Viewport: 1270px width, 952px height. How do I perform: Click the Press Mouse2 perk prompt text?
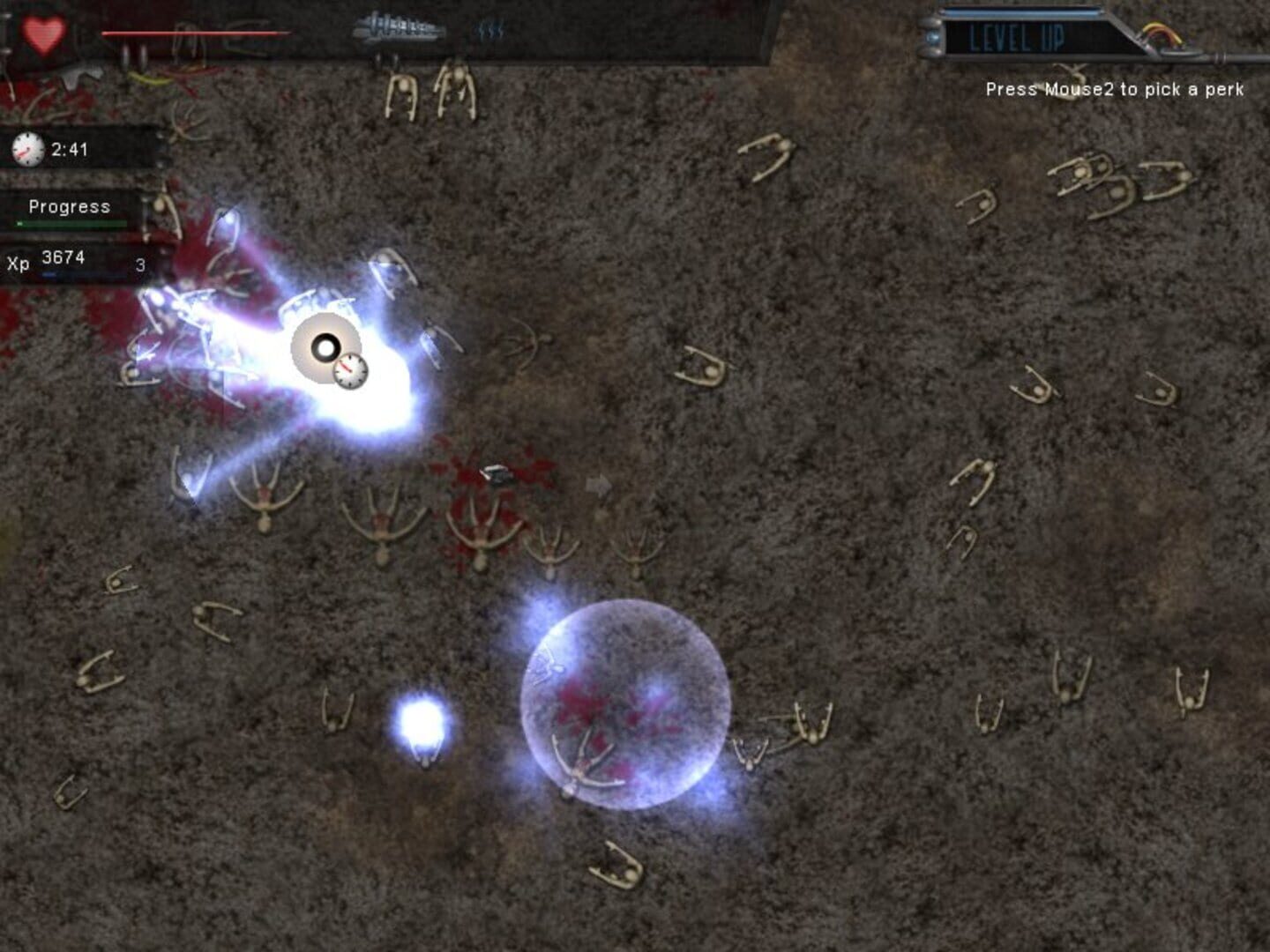(1116, 89)
